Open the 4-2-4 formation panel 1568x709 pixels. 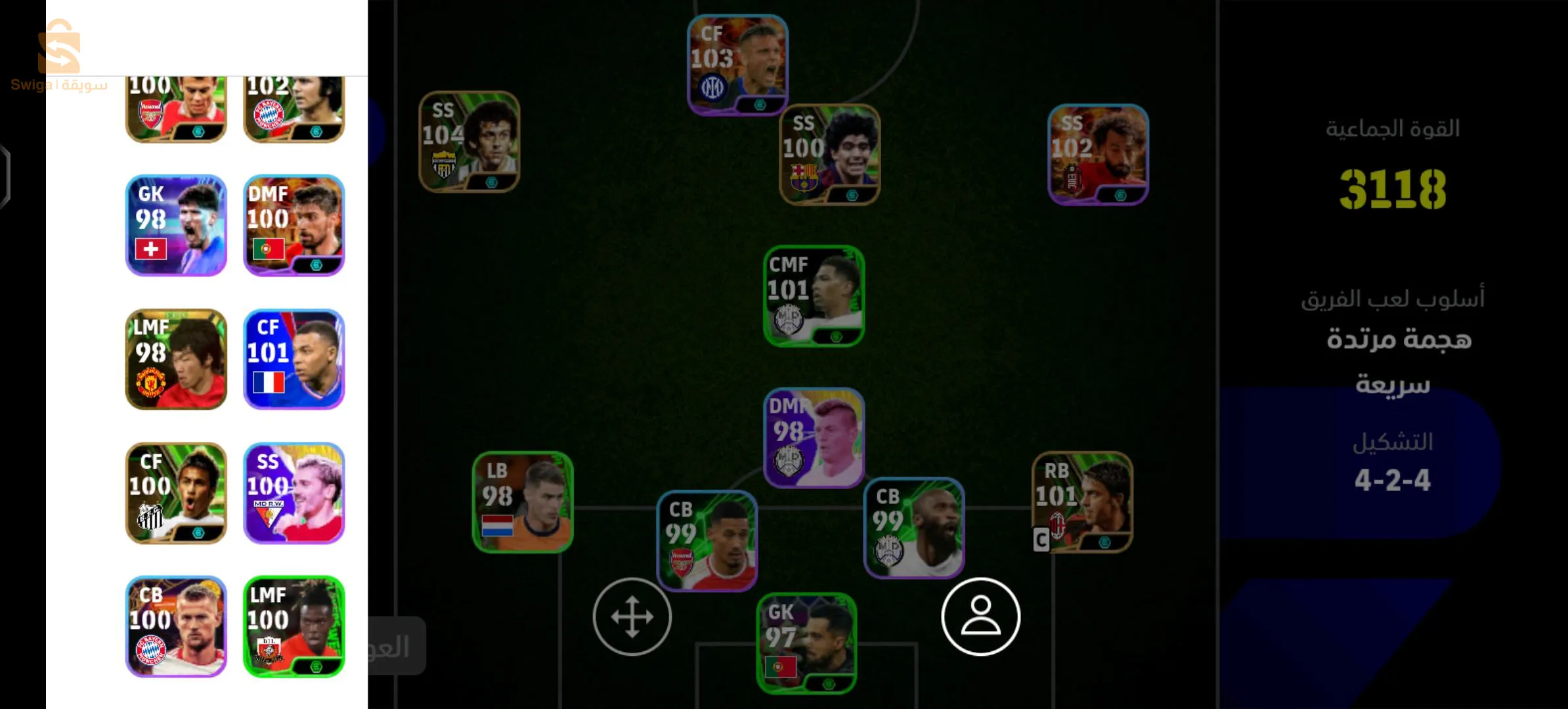pos(1392,463)
